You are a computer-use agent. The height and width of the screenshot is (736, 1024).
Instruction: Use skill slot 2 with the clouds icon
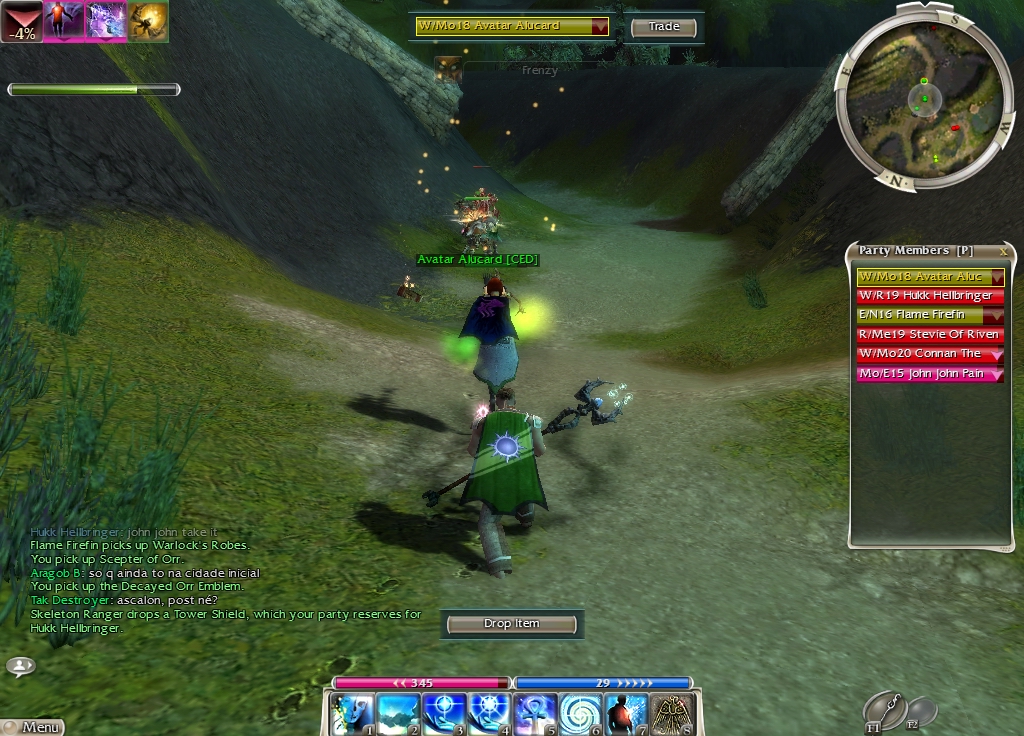pos(396,714)
